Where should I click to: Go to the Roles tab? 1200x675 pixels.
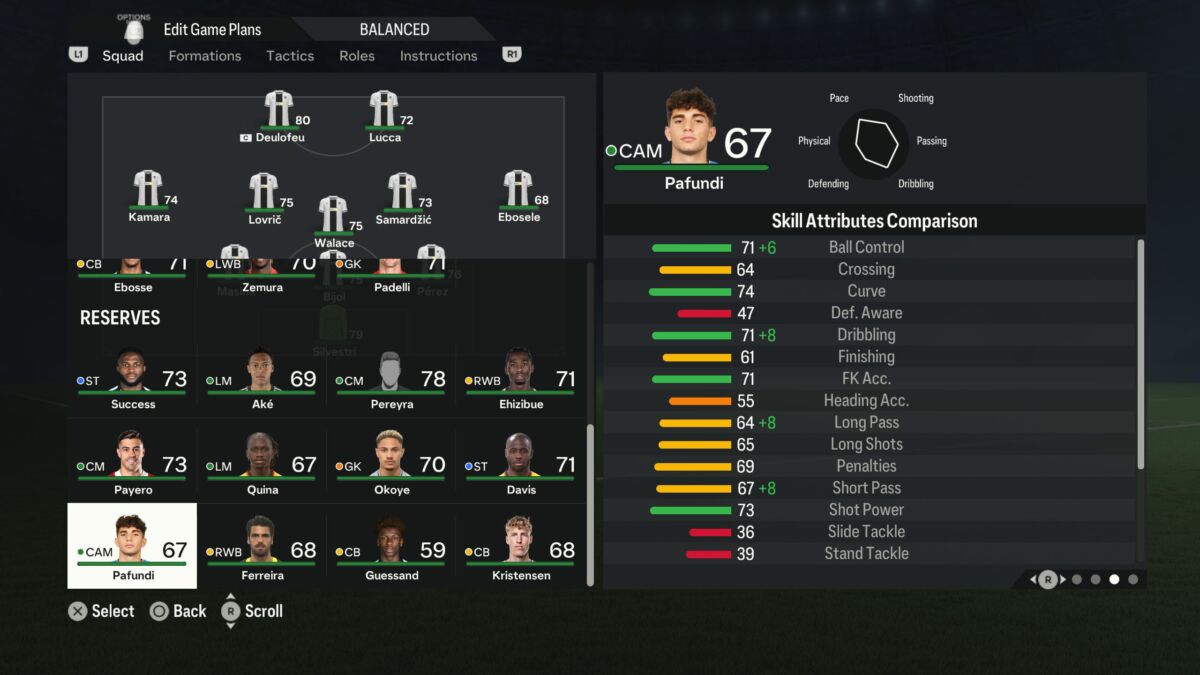pyautogui.click(x=357, y=56)
